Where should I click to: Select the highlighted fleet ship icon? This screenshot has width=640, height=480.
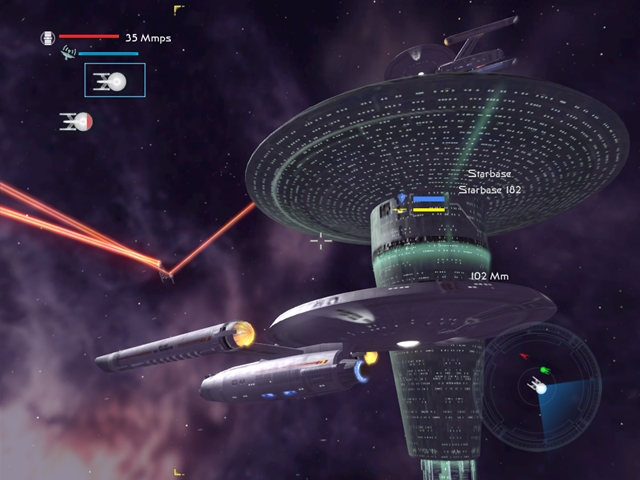pyautogui.click(x=115, y=81)
